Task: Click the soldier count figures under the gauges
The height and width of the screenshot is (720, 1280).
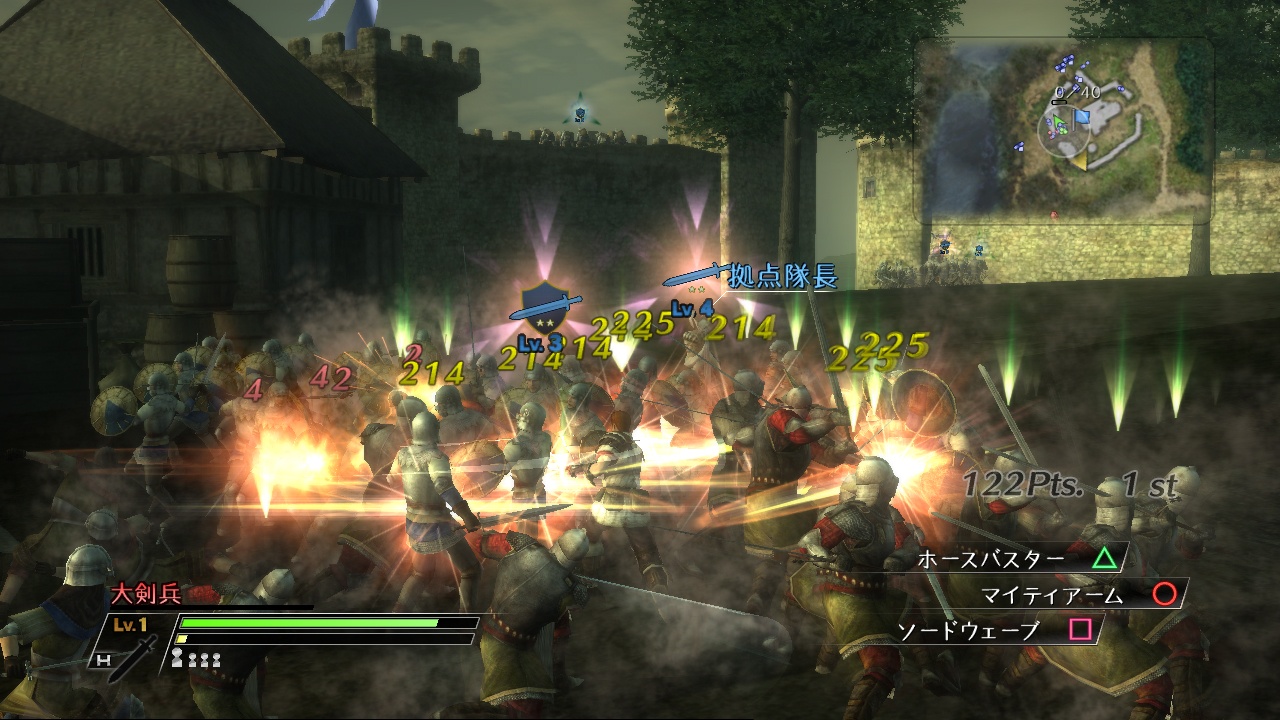Action: click(195, 659)
